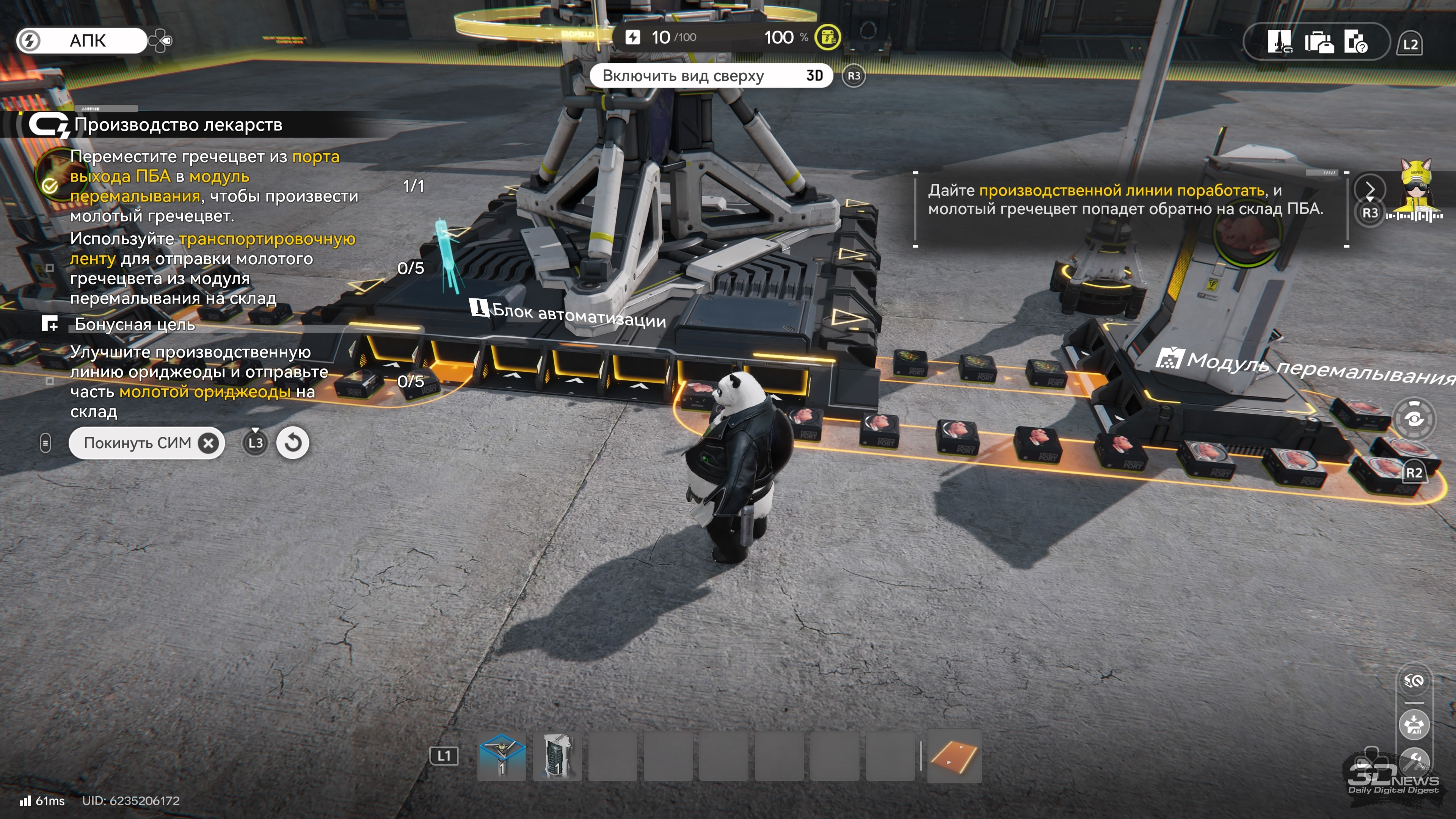Click the Покинуть СИМ button
The image size is (1456, 819).
[x=146, y=443]
